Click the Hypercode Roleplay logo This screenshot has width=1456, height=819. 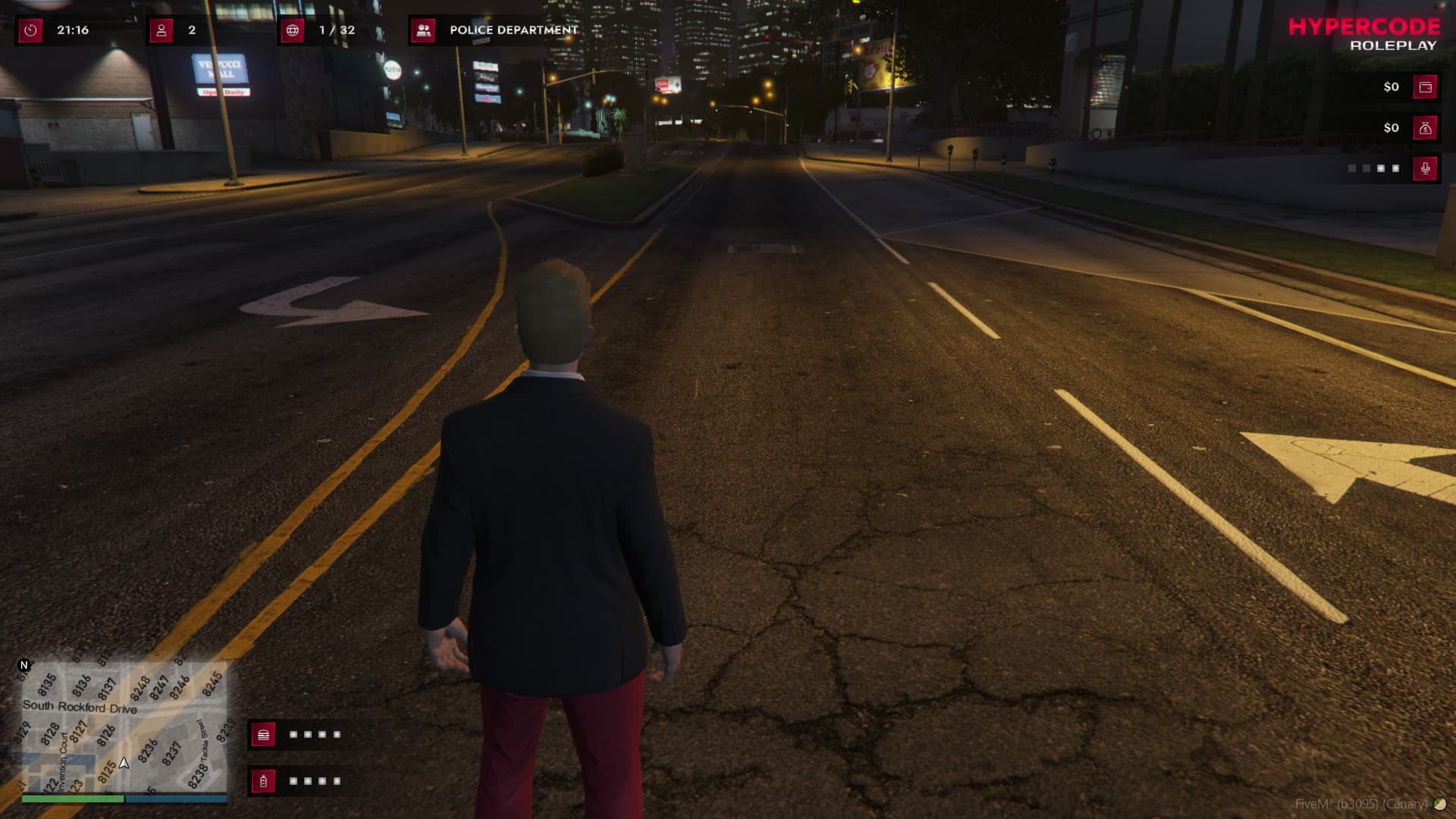point(1363,35)
